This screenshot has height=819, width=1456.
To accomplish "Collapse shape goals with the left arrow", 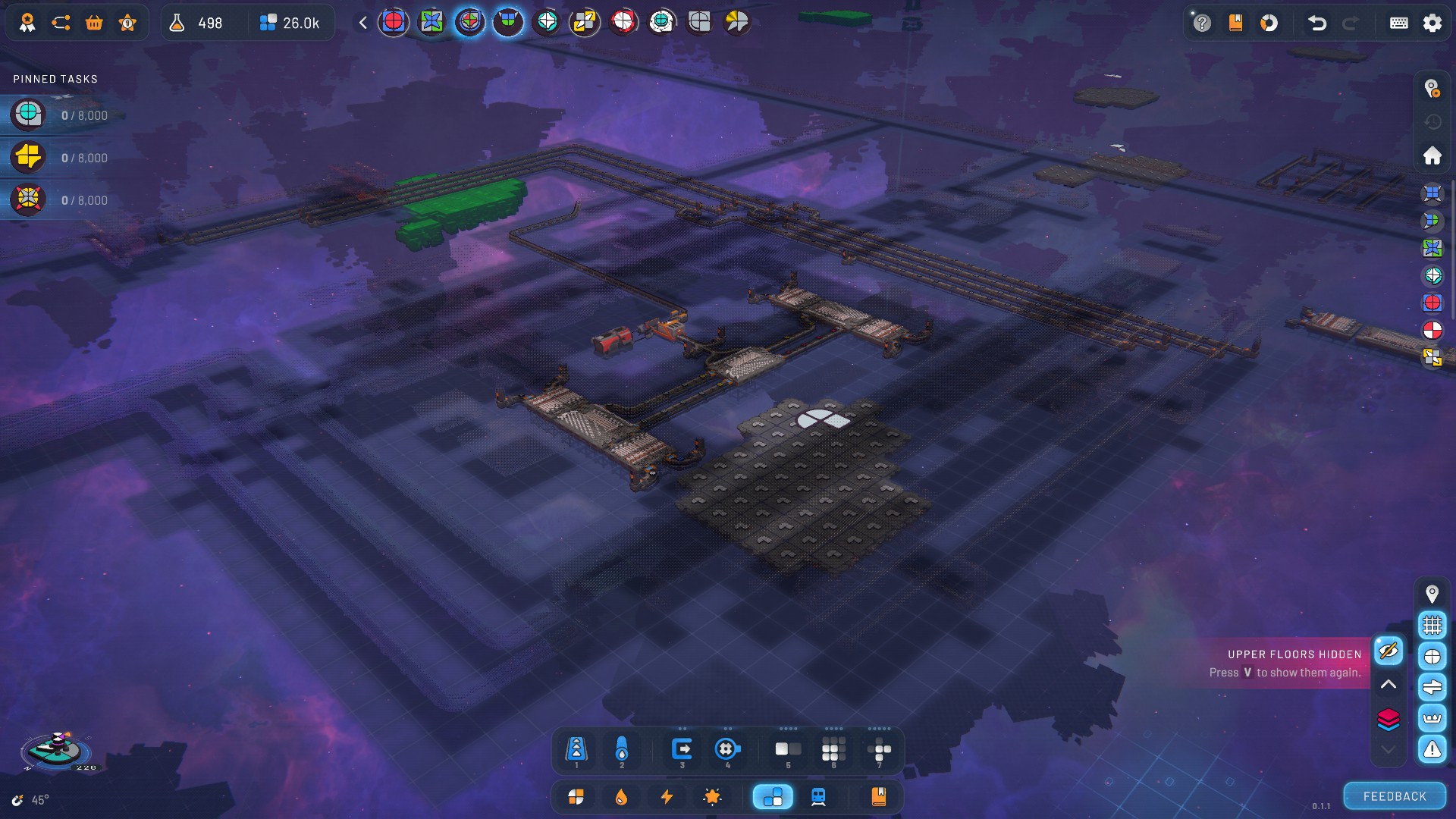I will tap(363, 23).
